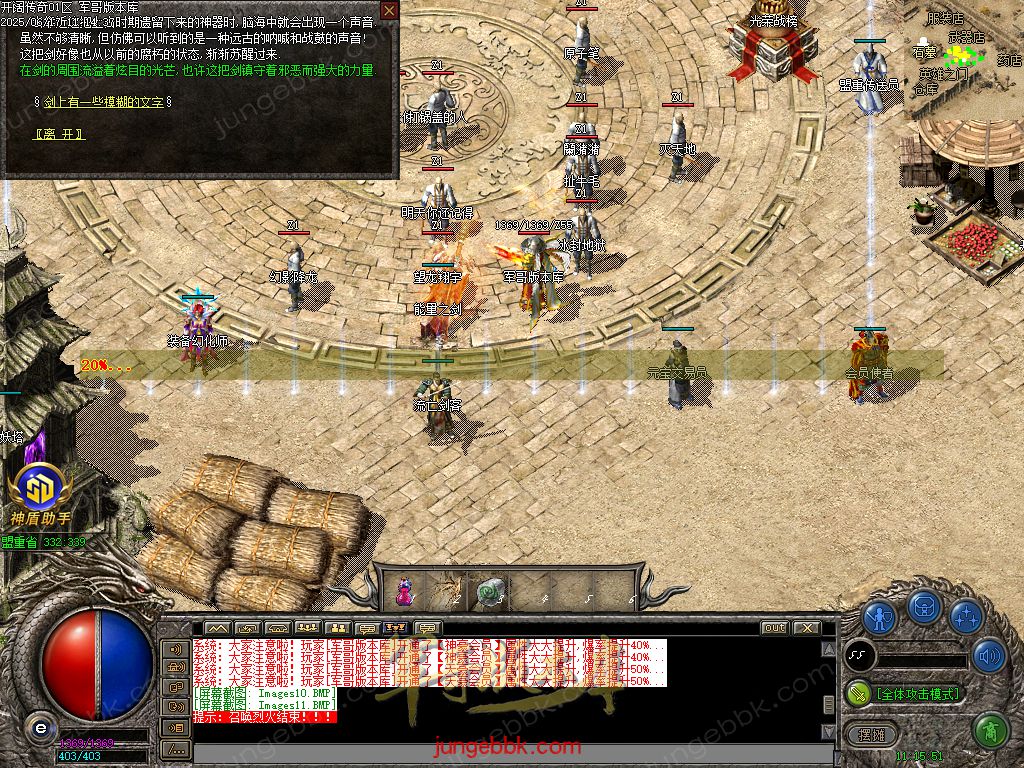Use the red potion in the hotbar
Viewport: 1024px width, 768px height.
click(x=405, y=591)
